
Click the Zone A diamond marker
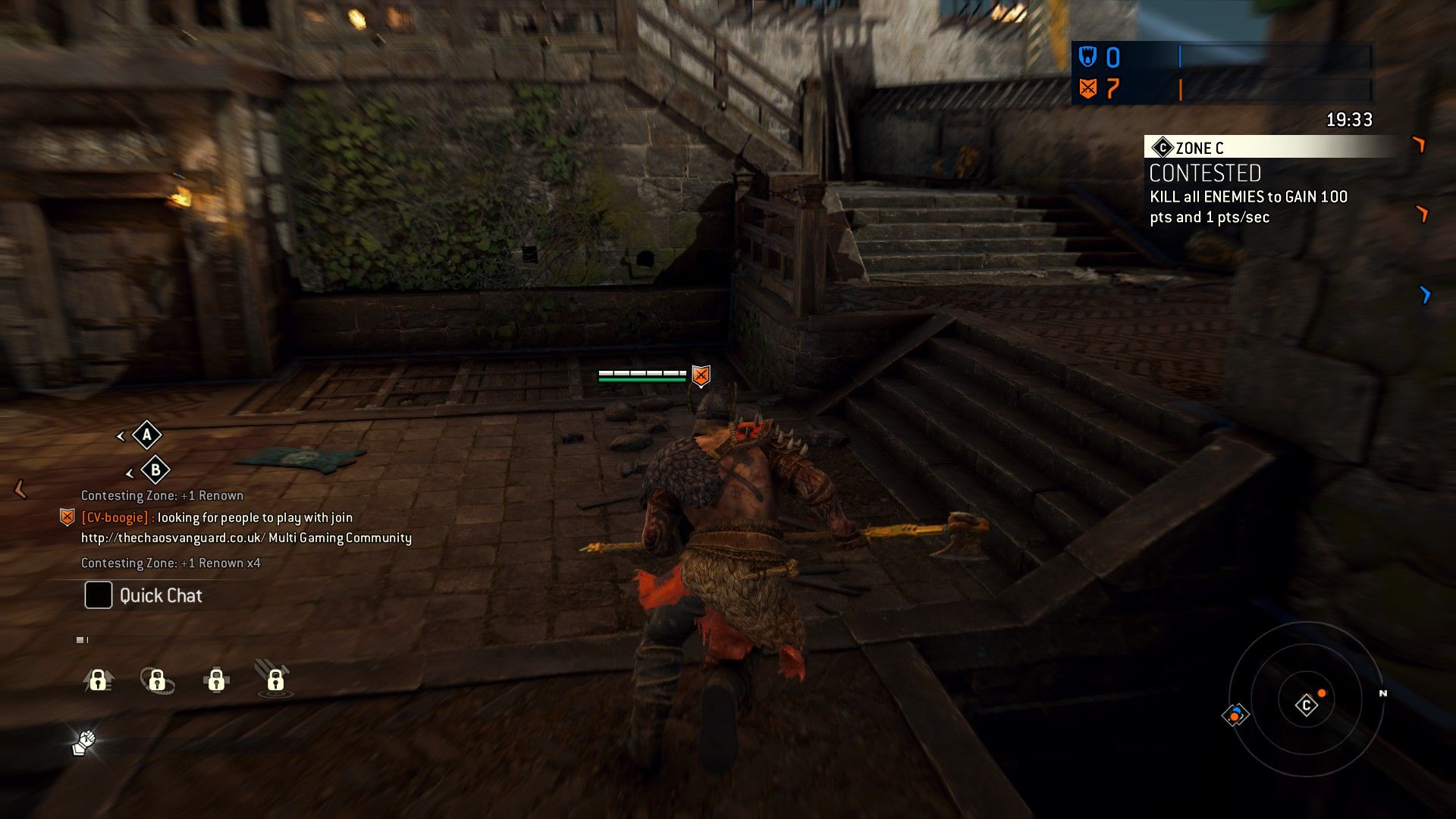(146, 435)
